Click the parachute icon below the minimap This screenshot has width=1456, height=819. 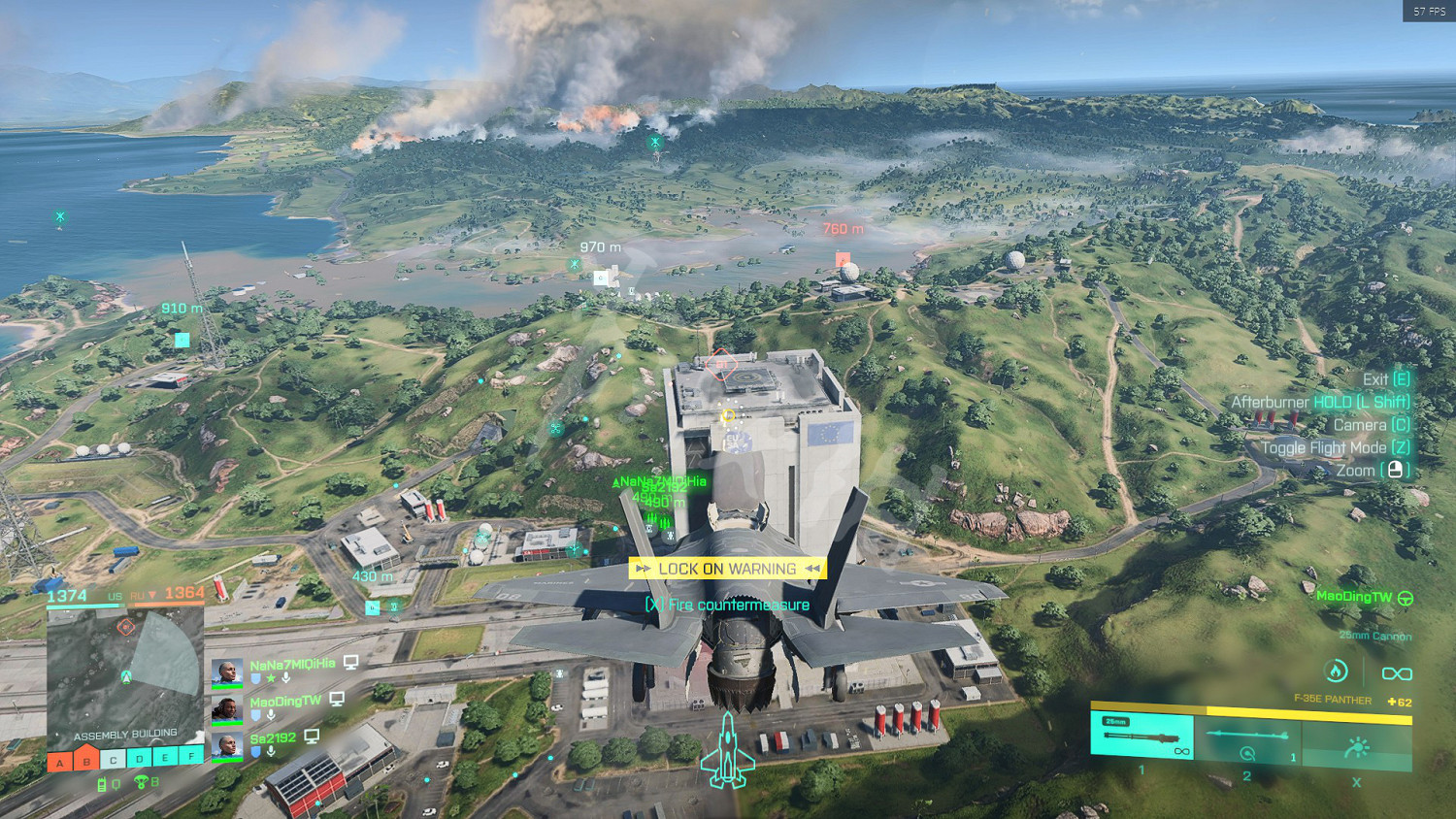click(141, 782)
